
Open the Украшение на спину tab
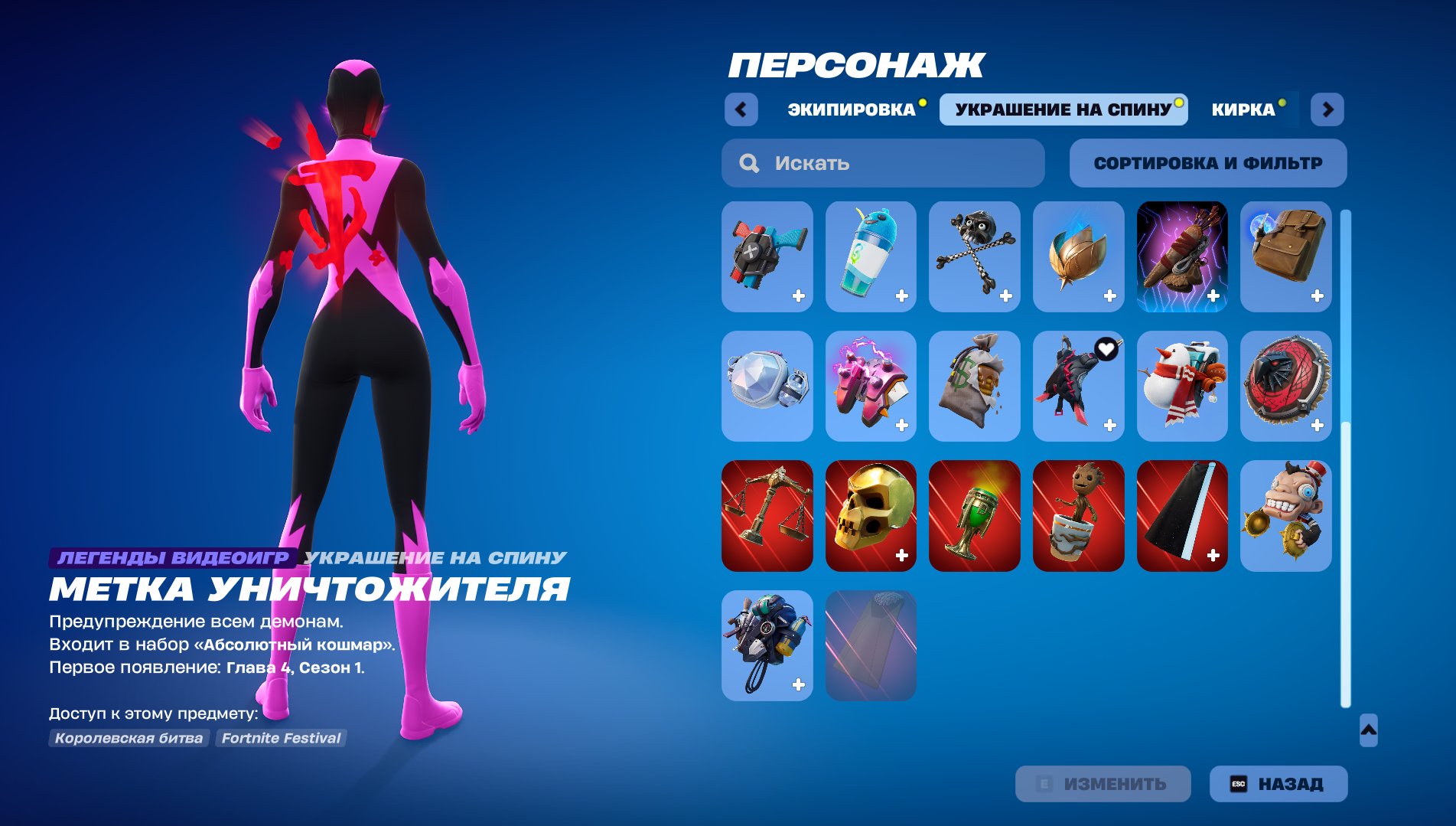tap(1063, 109)
